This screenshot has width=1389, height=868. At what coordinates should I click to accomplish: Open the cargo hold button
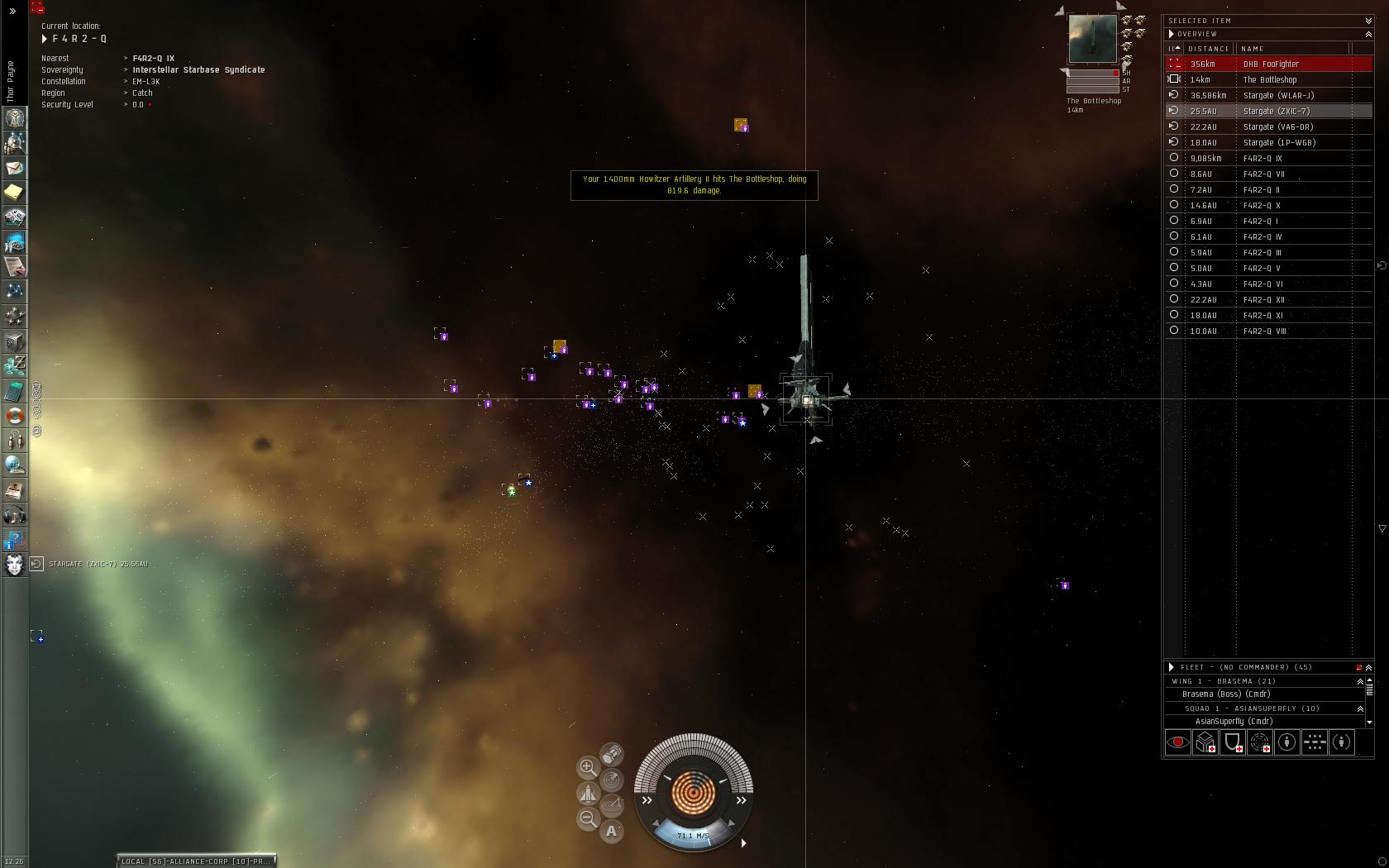point(611,754)
